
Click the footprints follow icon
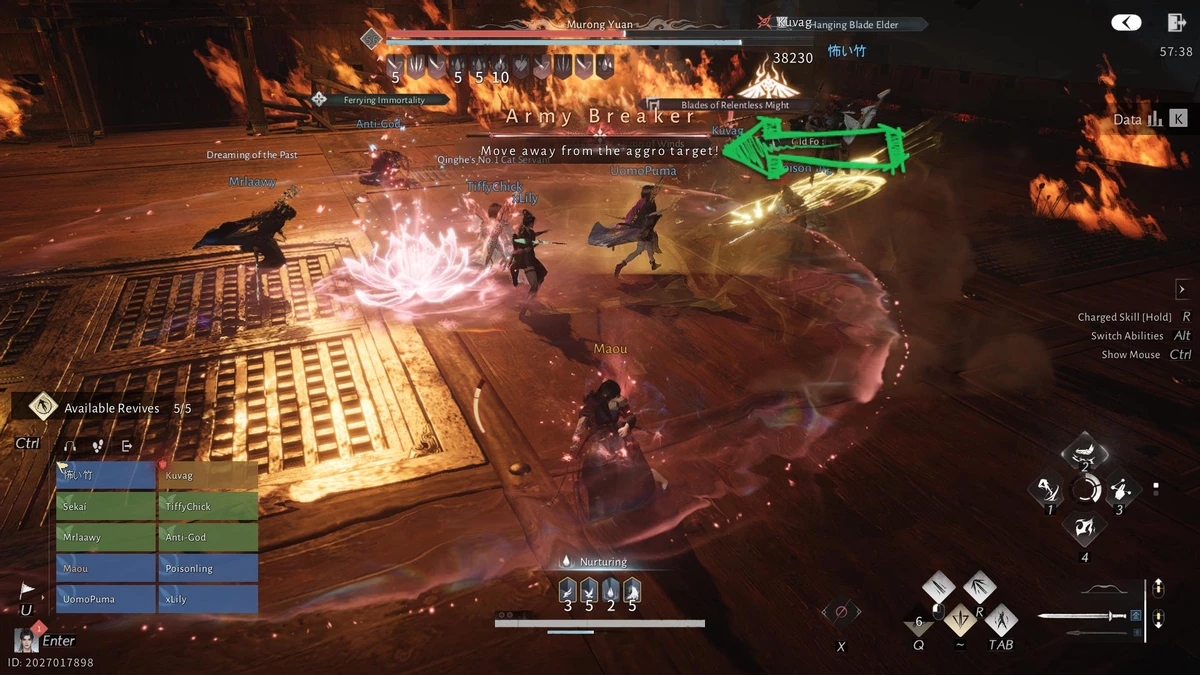click(98, 446)
